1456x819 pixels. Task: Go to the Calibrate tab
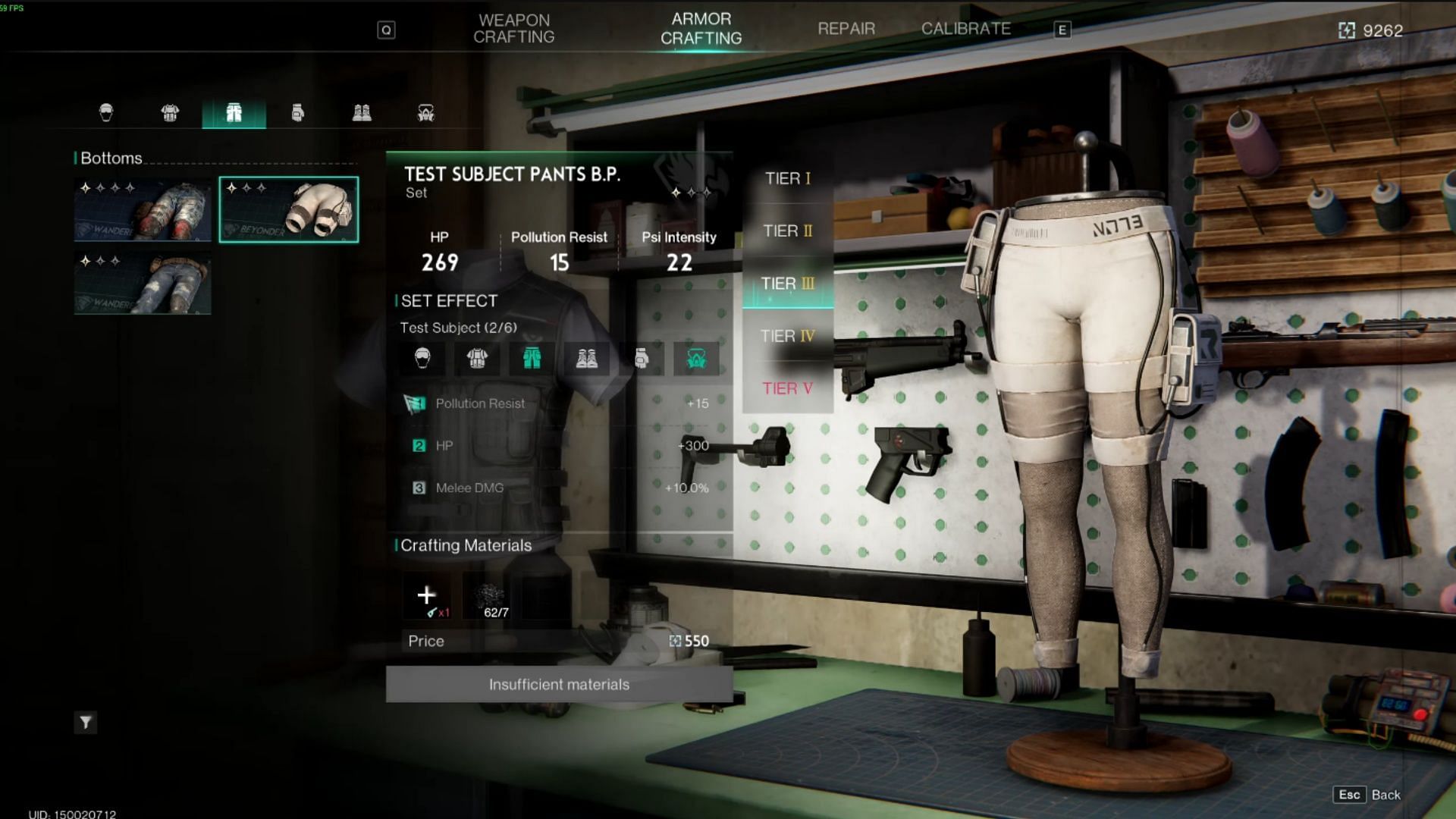pos(965,29)
